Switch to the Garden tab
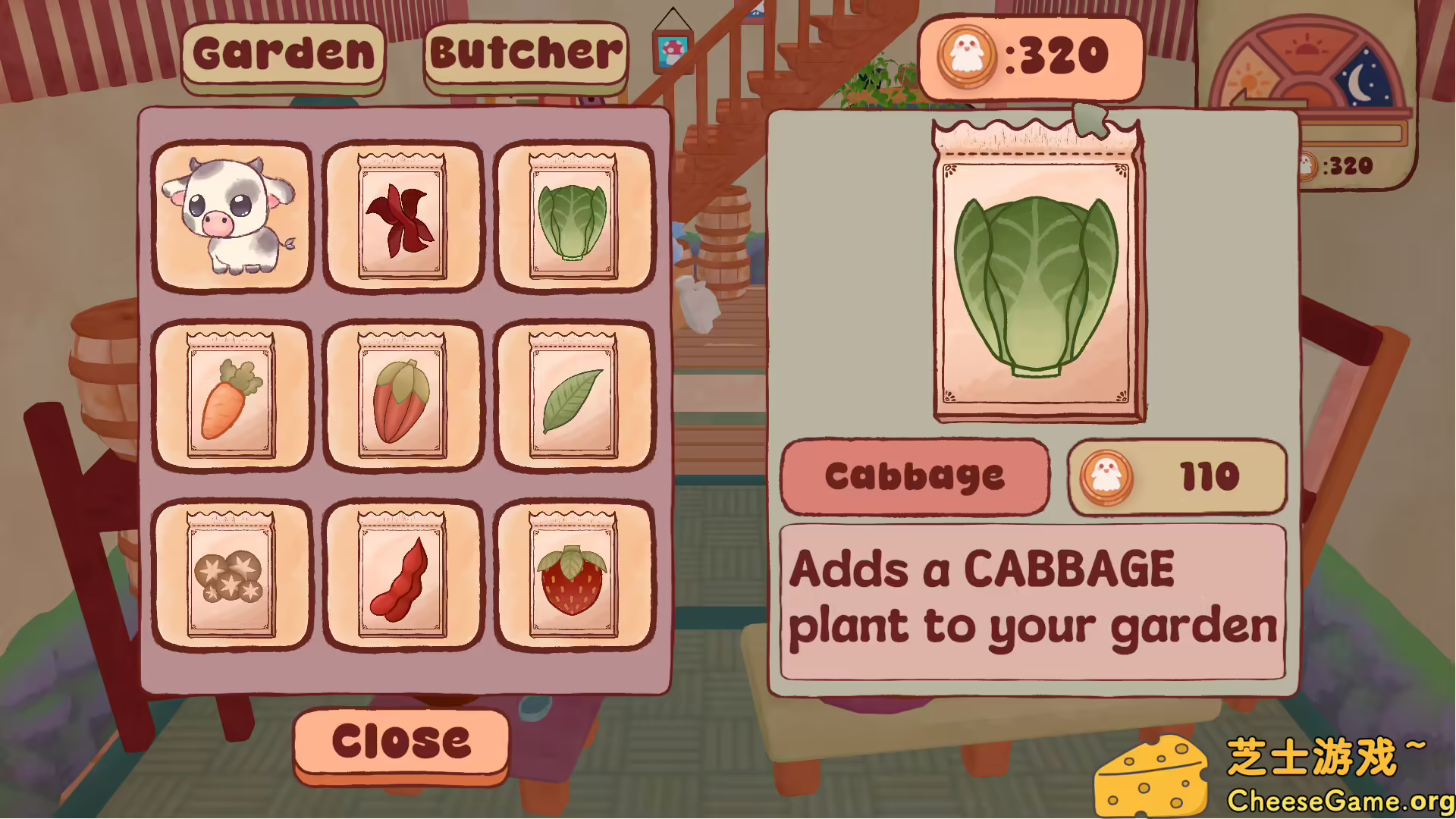This screenshot has height=819, width=1456. pyautogui.click(x=284, y=53)
